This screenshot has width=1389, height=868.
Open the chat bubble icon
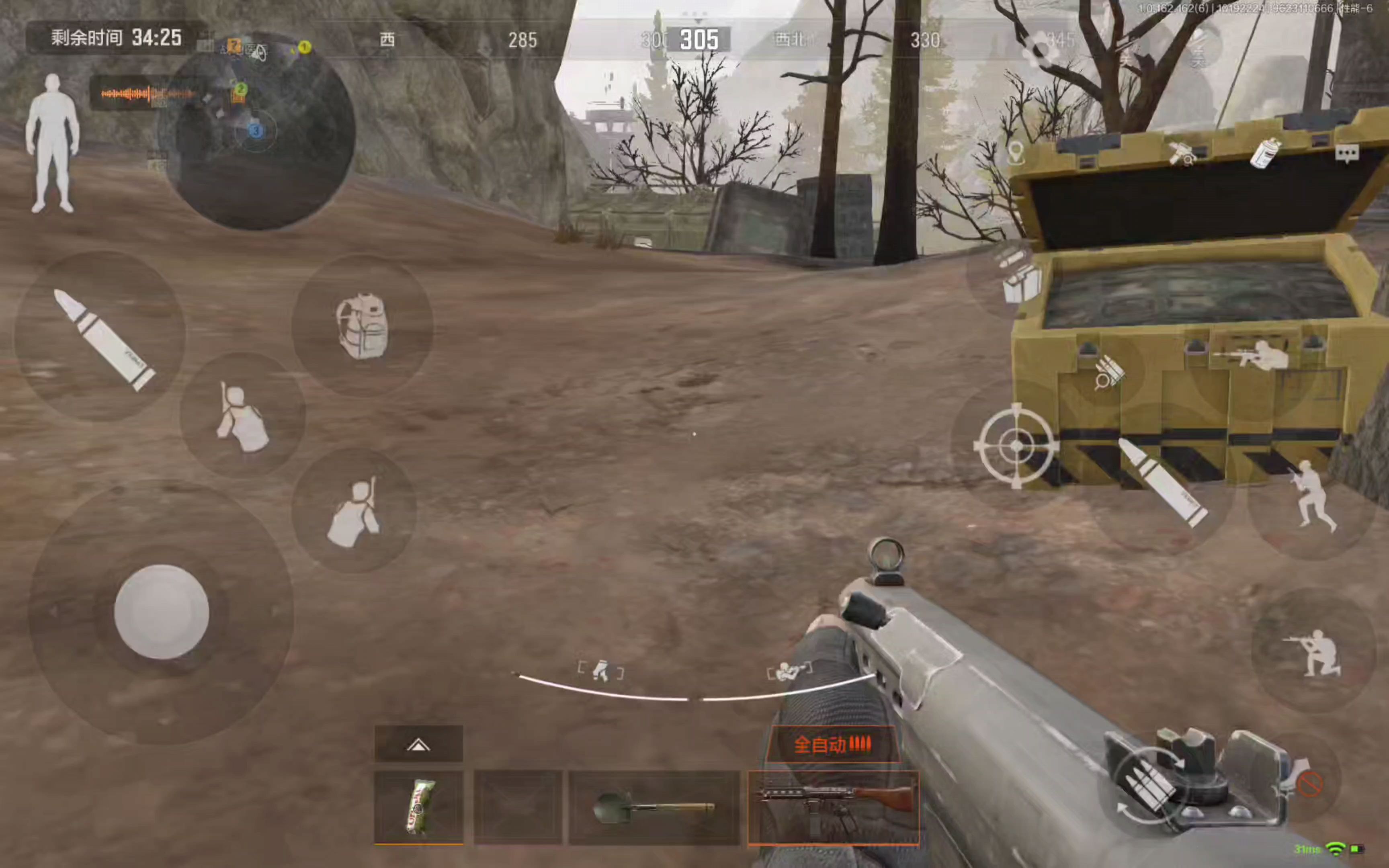[x=1346, y=153]
